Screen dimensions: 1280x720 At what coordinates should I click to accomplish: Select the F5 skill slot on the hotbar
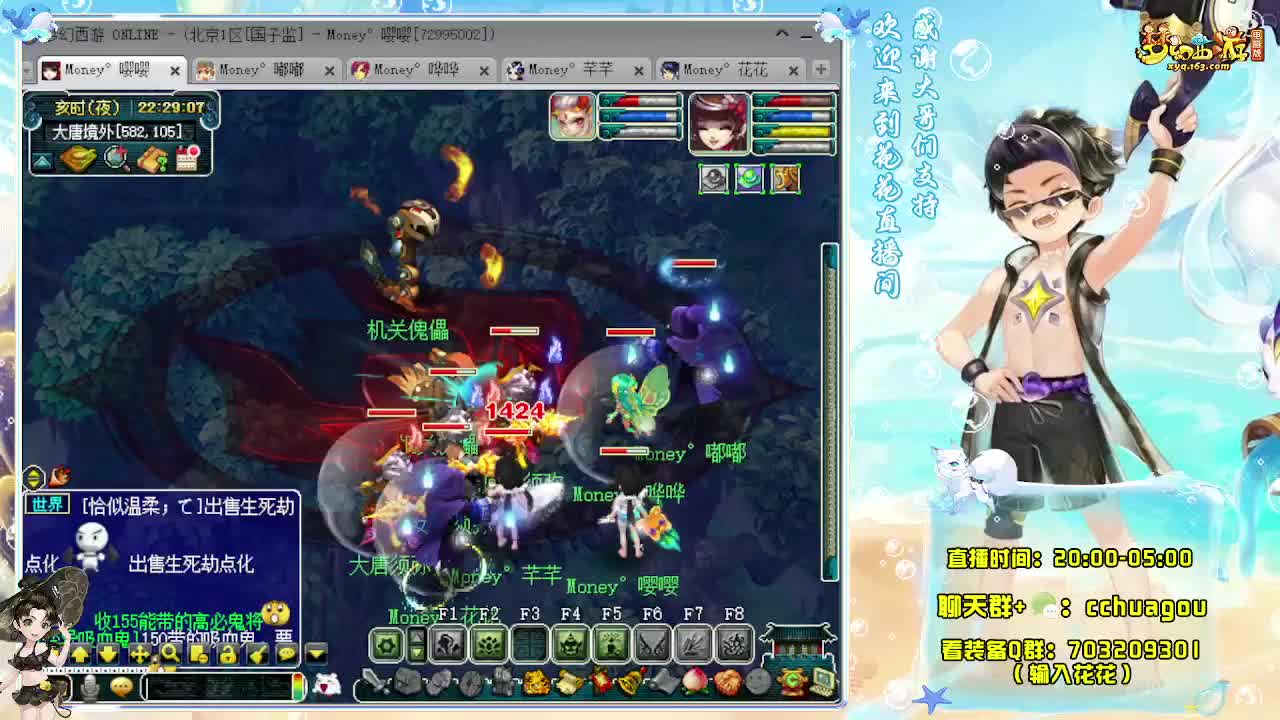(x=613, y=641)
